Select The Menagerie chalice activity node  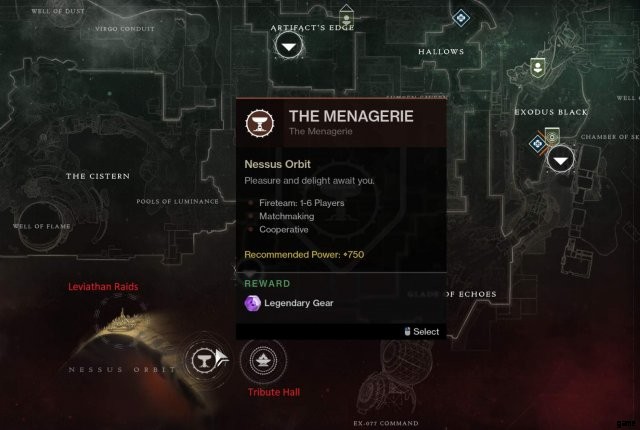click(204, 359)
